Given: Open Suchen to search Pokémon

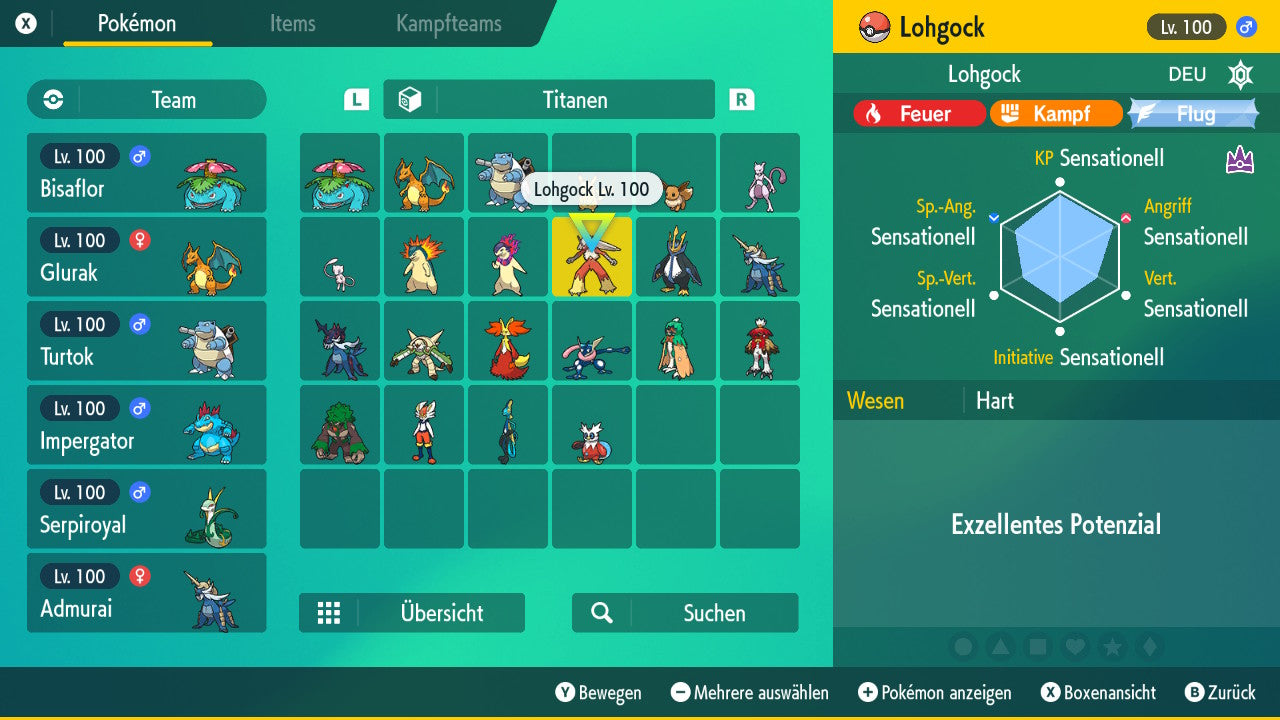Looking at the screenshot, I should 684,613.
